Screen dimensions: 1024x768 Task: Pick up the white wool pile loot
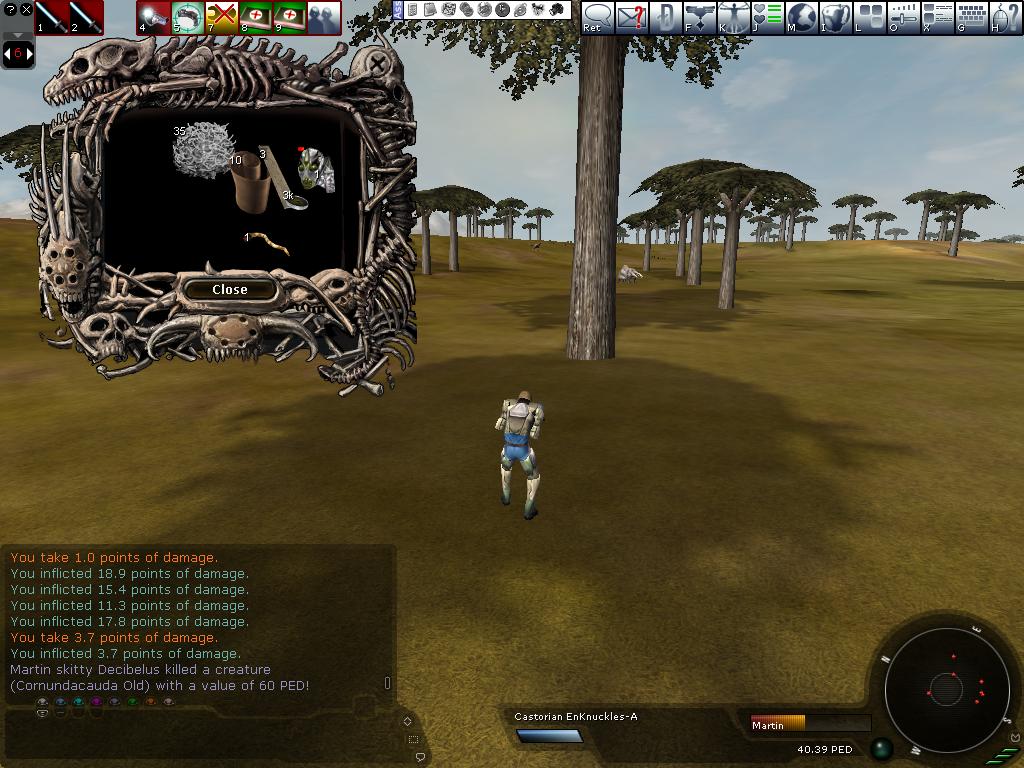[x=203, y=152]
